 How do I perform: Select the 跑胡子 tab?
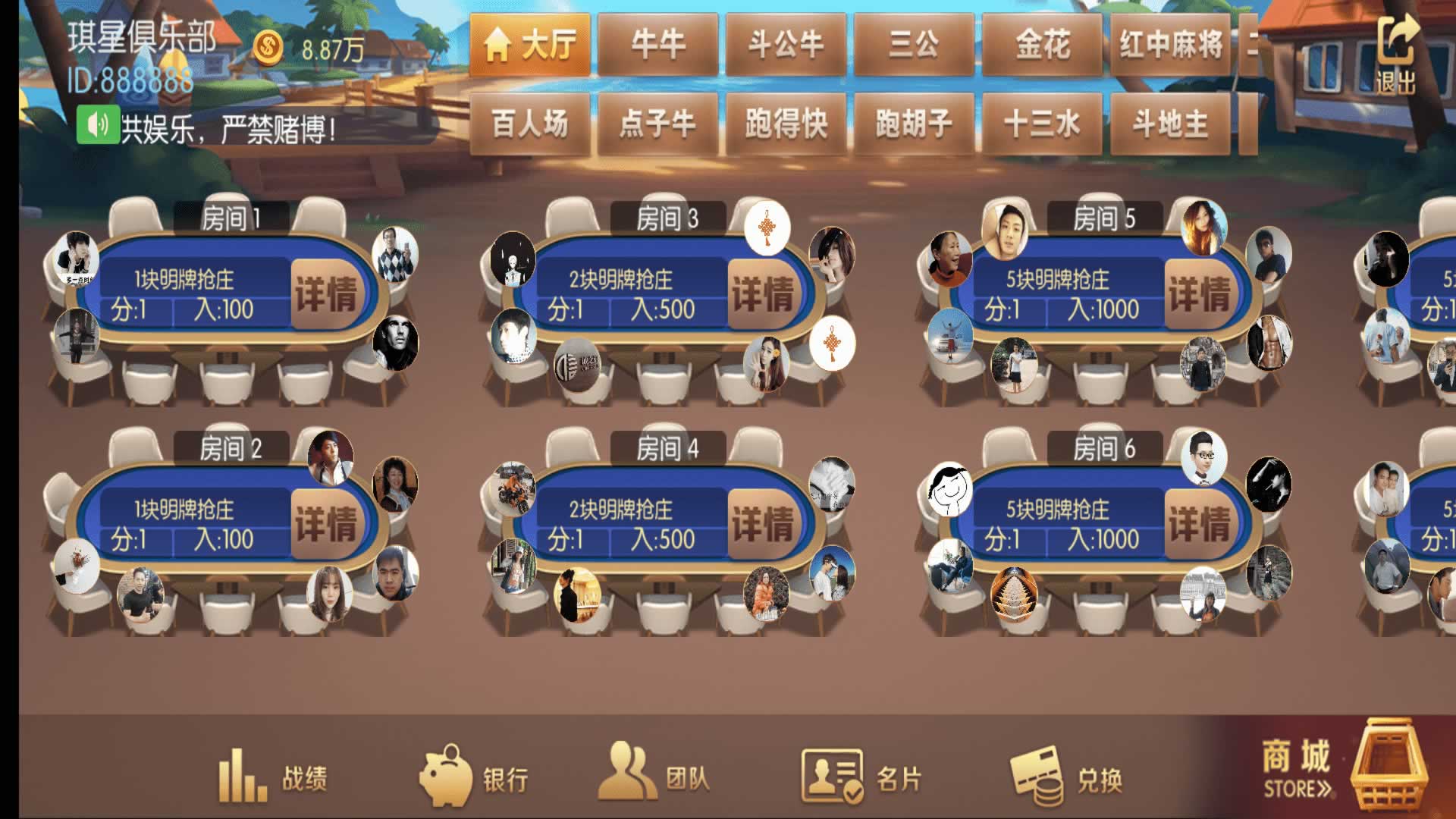(914, 124)
